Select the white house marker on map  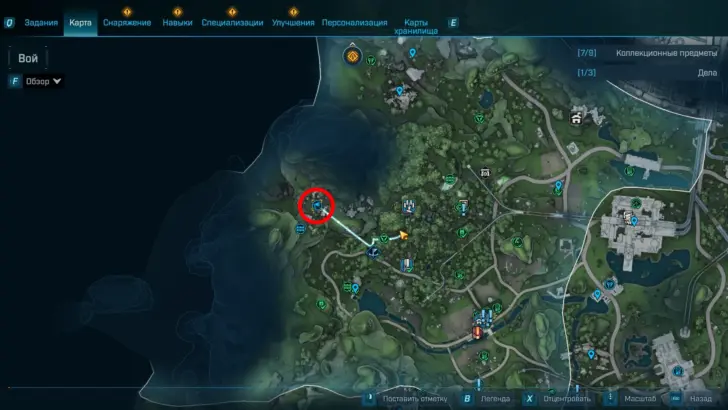tap(577, 119)
